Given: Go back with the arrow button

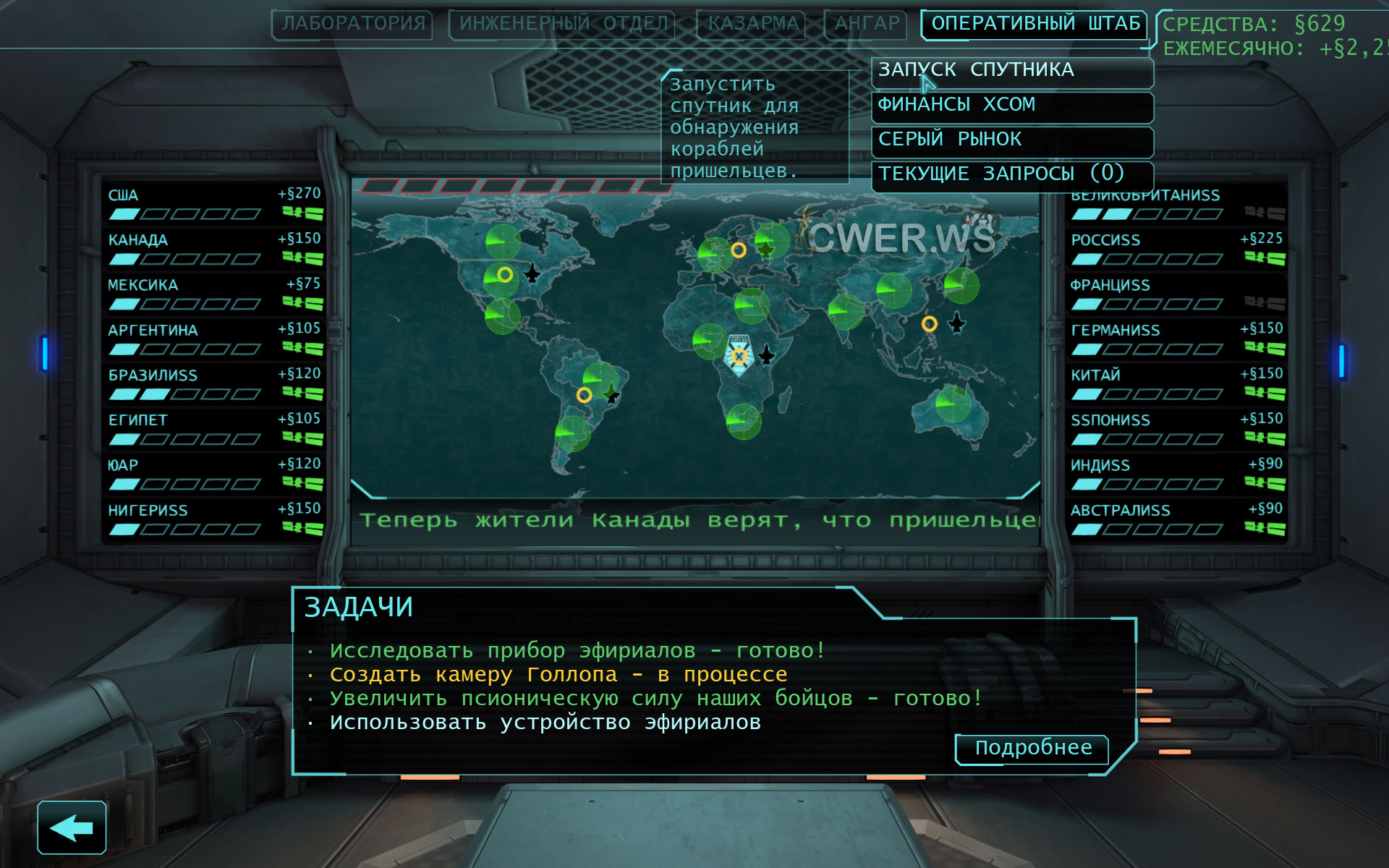Looking at the screenshot, I should point(72,827).
